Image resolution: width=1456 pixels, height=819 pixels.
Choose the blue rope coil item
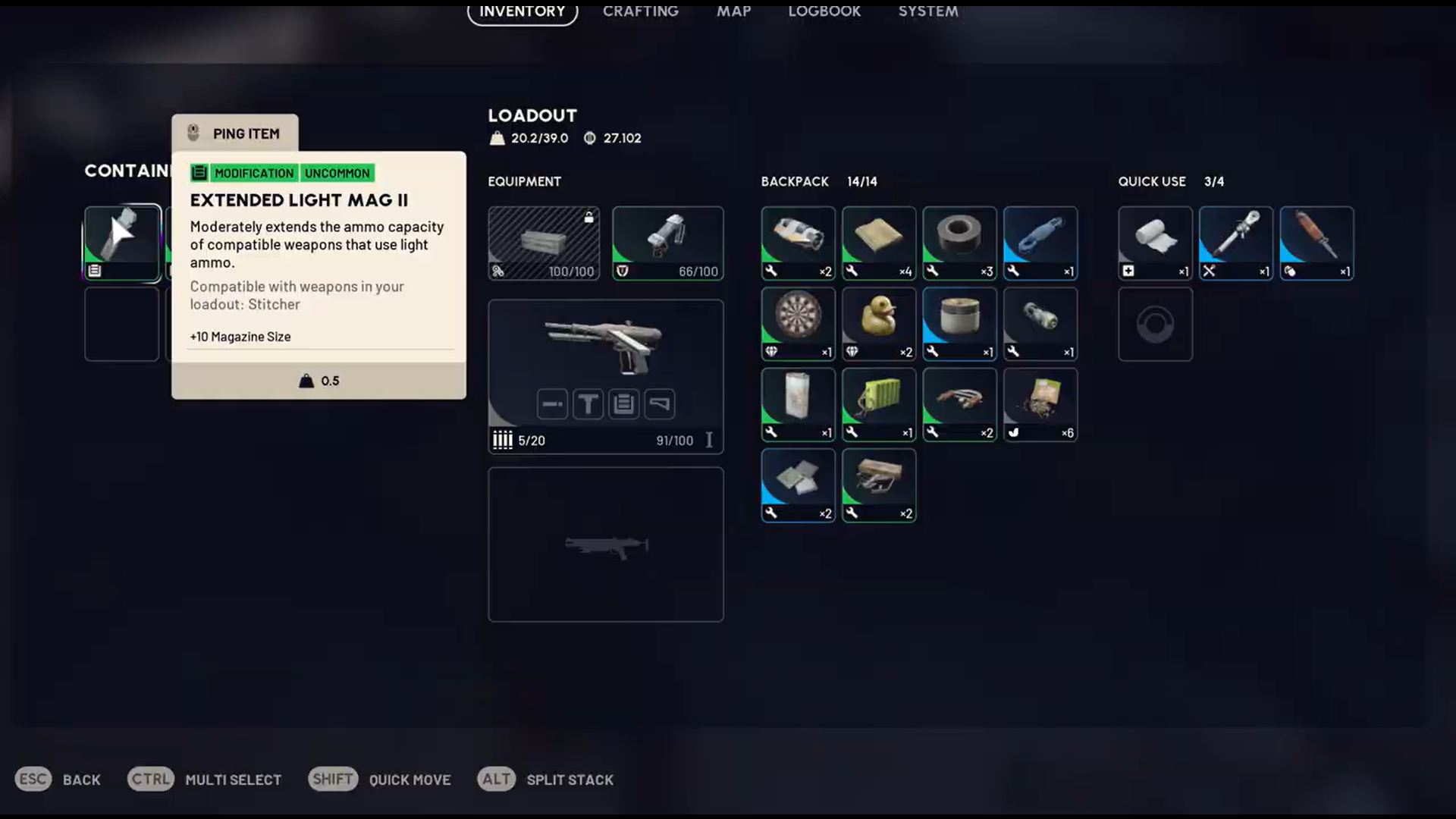tap(1040, 243)
